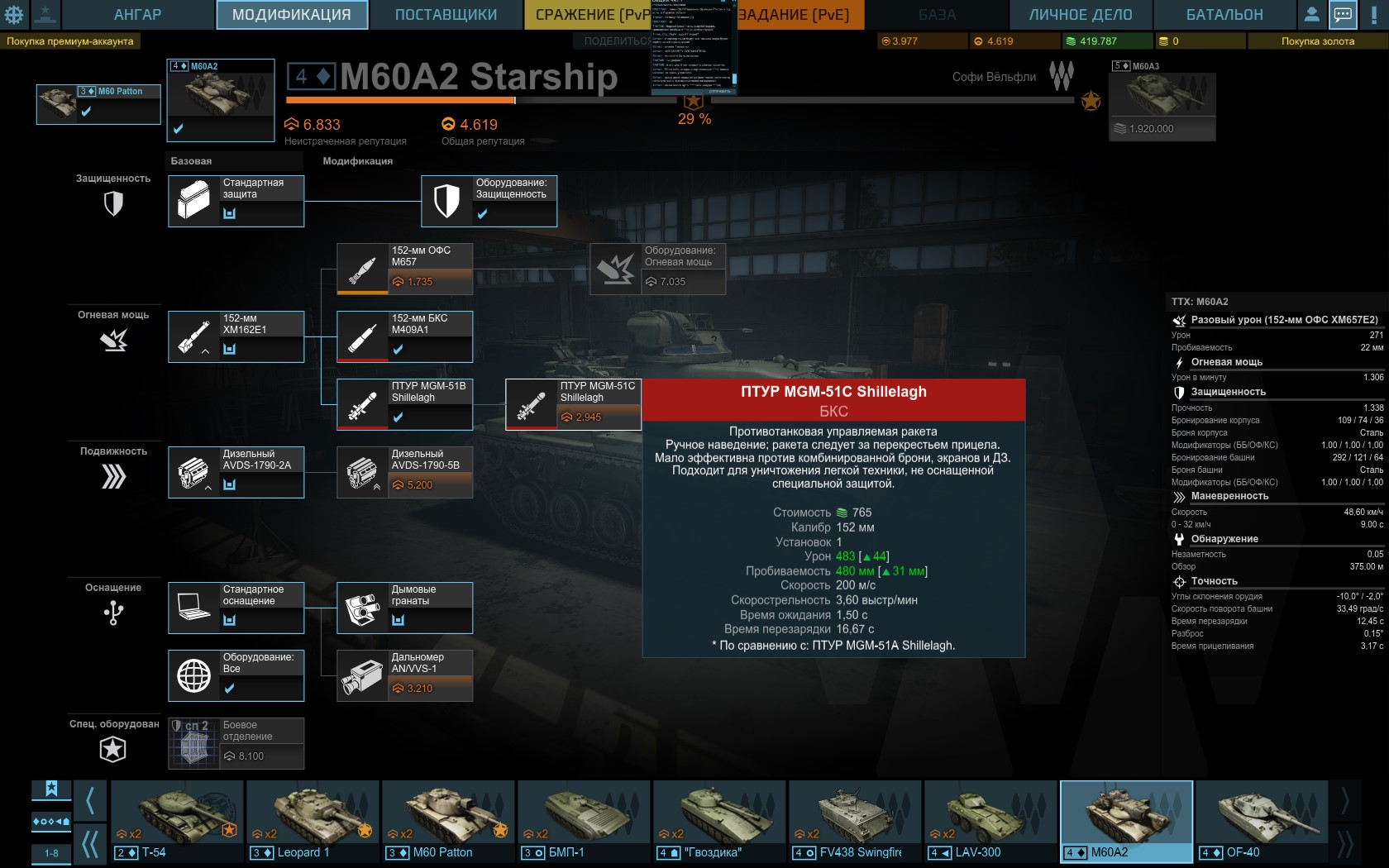The width and height of the screenshot is (1389, 868).
Task: Select the T-54 in the vehicle carousel
Action: 177,822
